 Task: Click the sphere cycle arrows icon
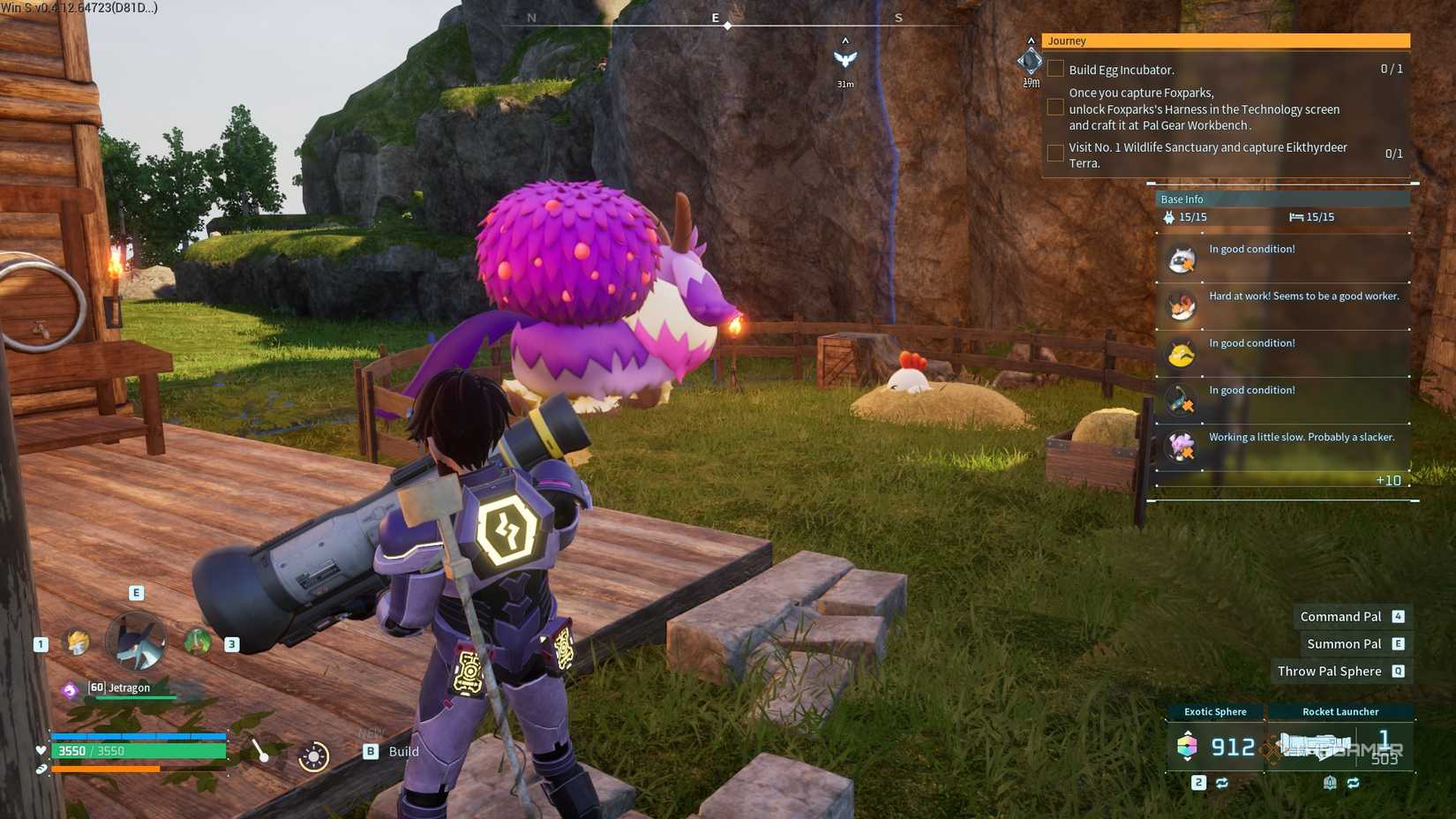pos(1222,782)
